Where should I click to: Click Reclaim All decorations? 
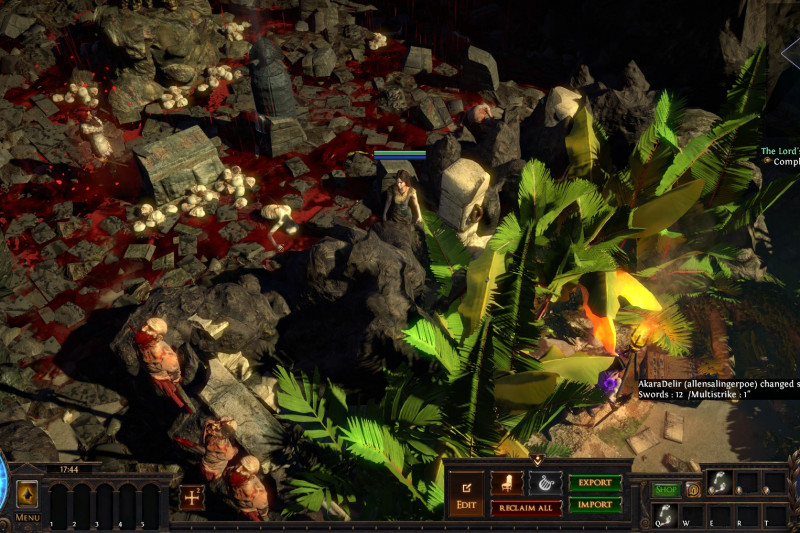point(526,508)
